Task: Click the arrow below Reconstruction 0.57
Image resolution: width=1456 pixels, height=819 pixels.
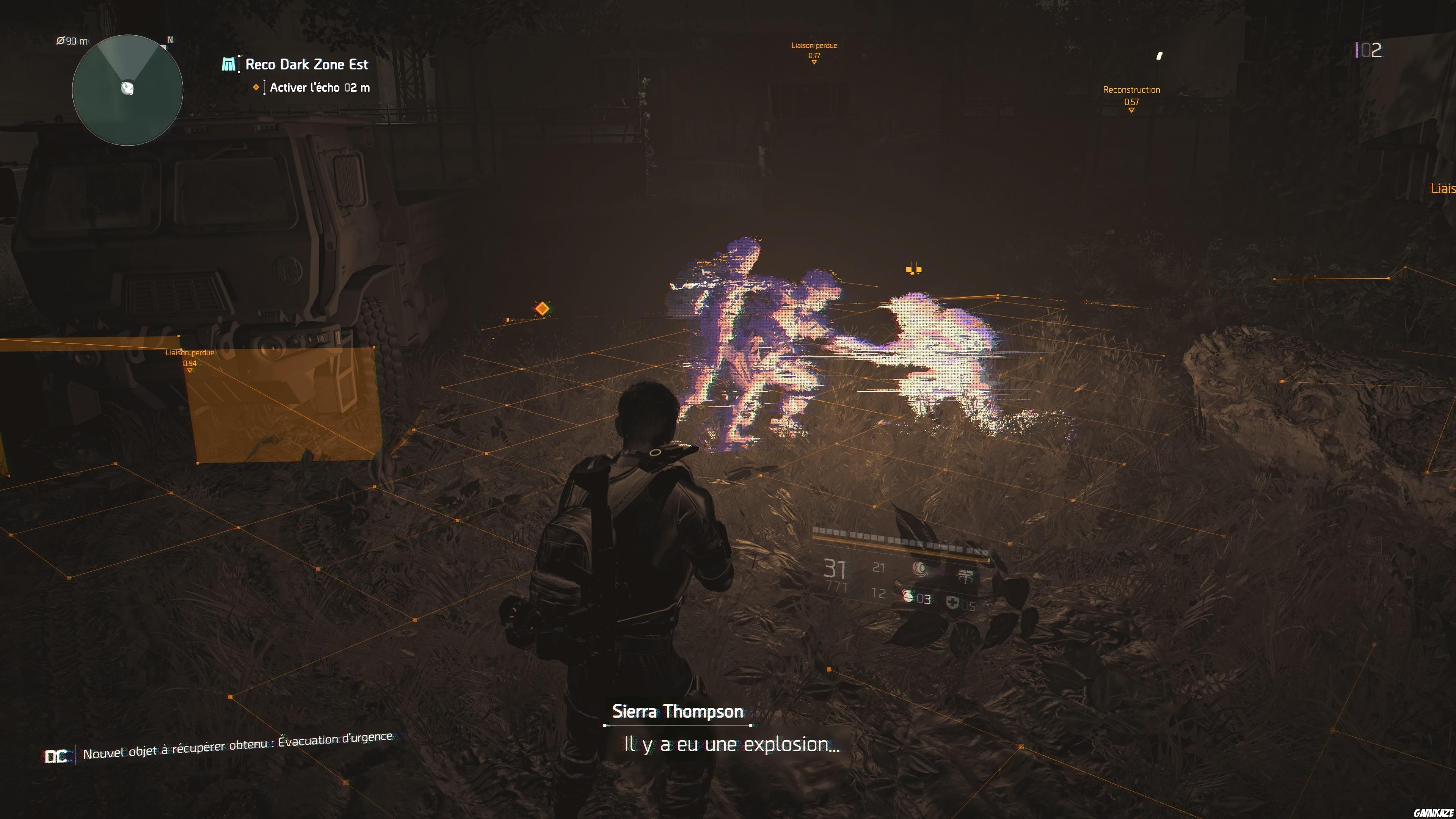Action: pyautogui.click(x=1130, y=111)
